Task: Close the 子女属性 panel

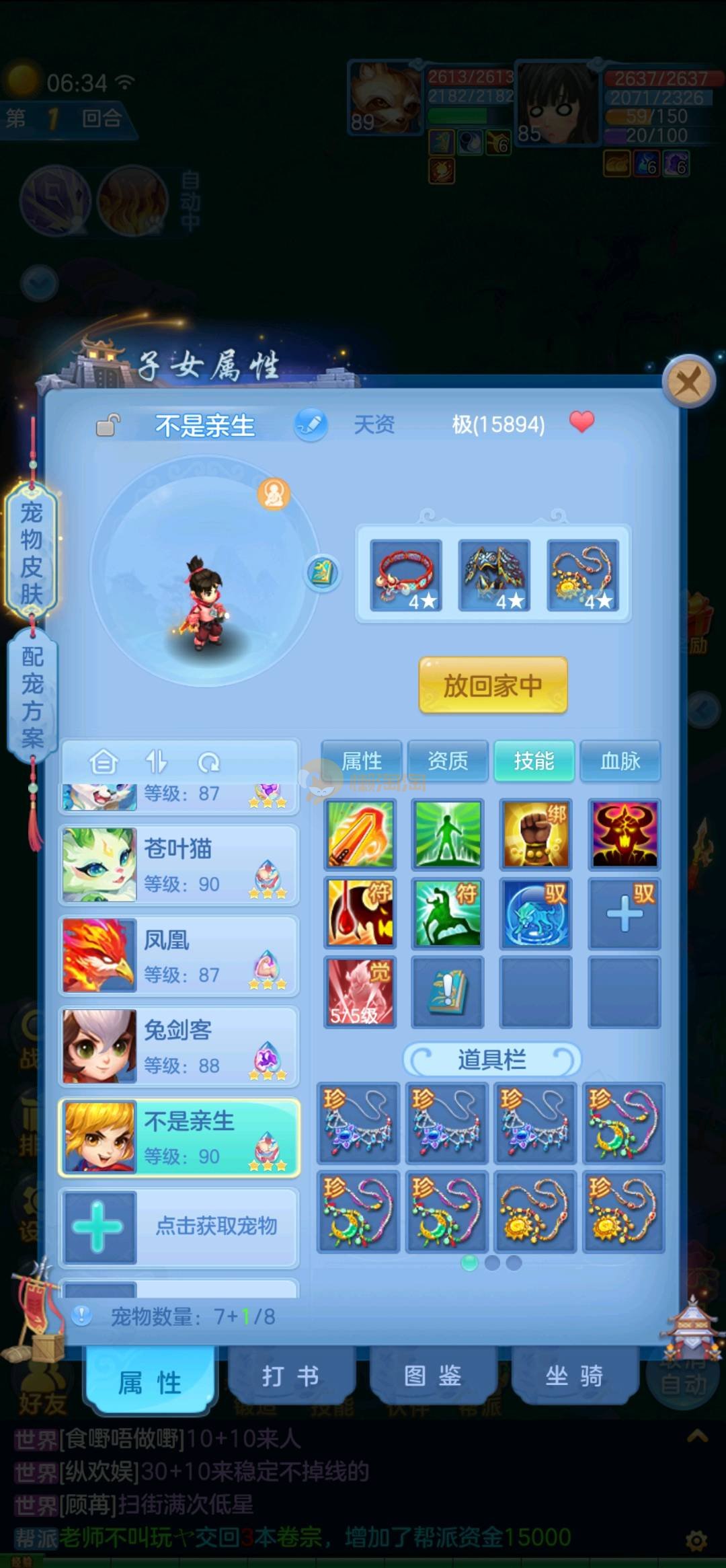Action: 688,383
